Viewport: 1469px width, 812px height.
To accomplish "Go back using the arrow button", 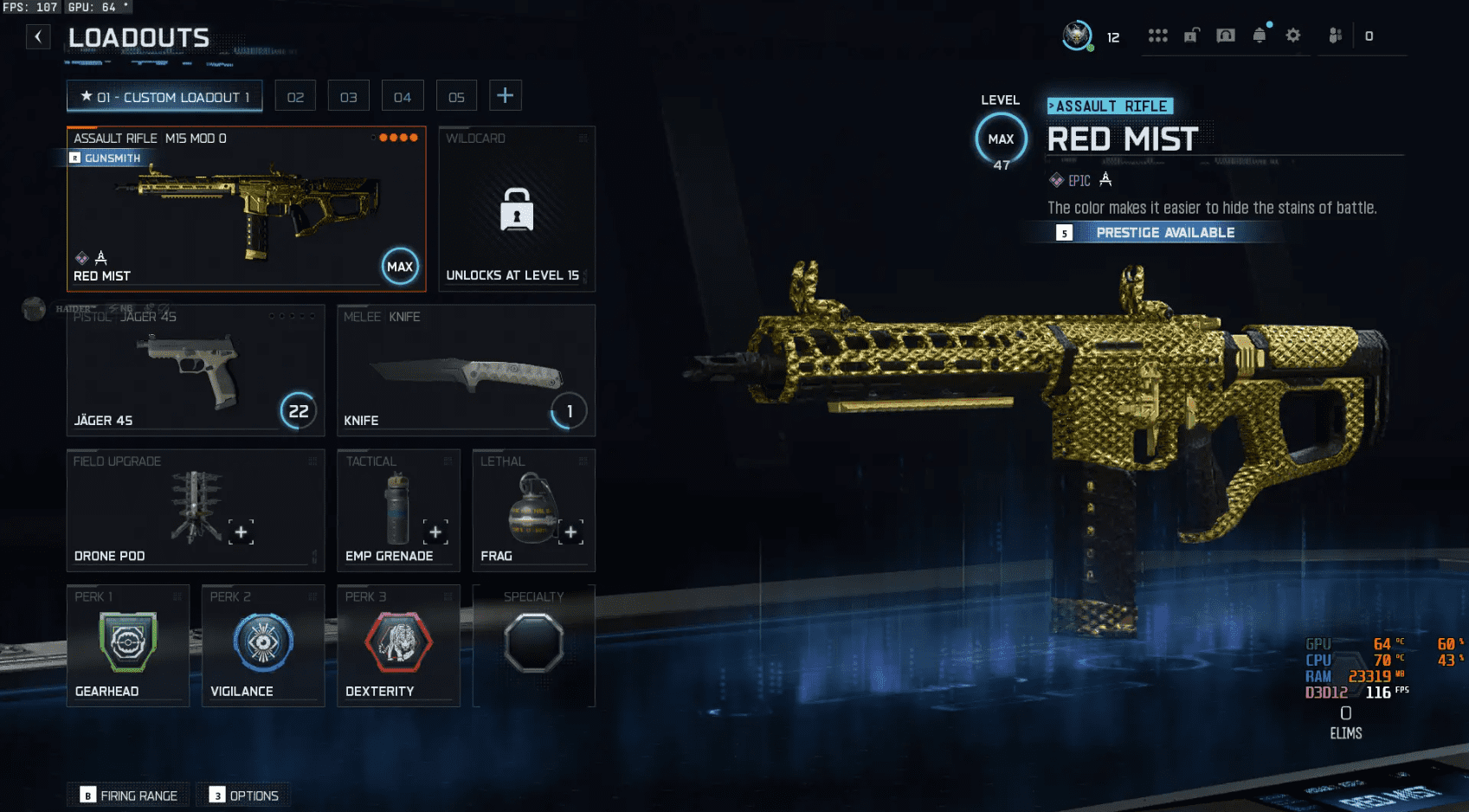I will coord(38,36).
